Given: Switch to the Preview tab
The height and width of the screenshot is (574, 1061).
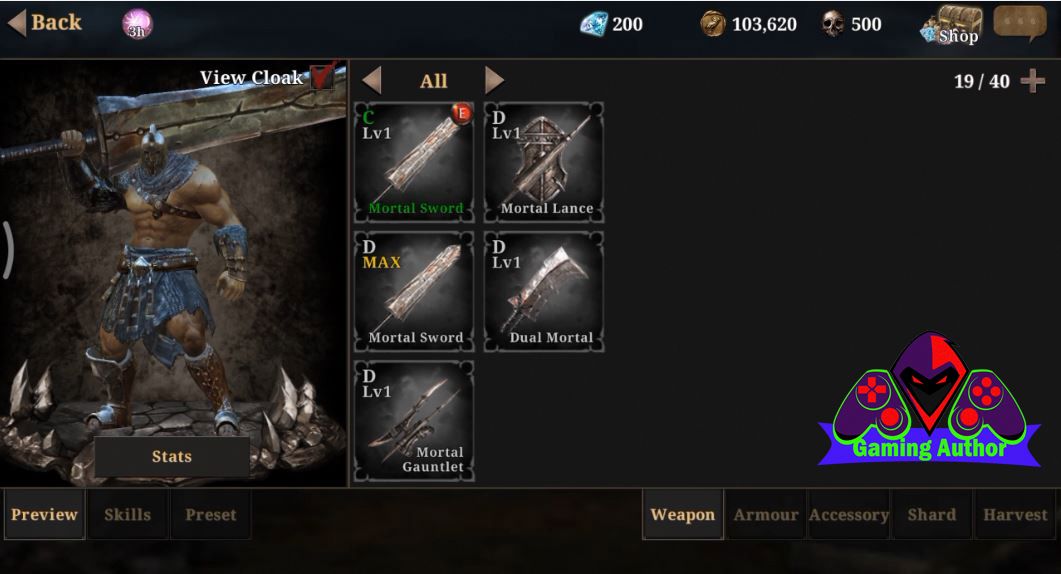Looking at the screenshot, I should click(x=44, y=515).
